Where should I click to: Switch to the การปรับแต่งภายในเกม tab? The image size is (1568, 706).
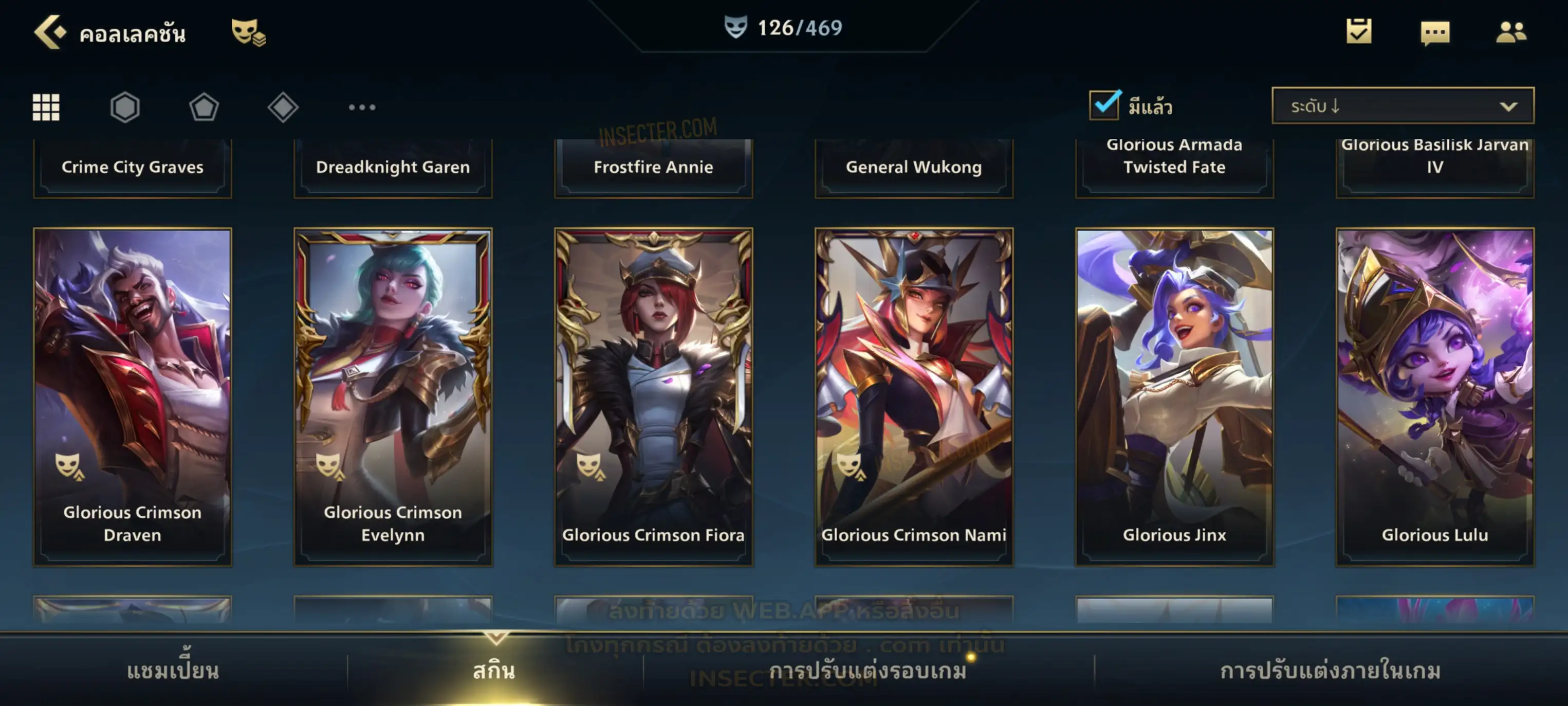pos(1331,671)
